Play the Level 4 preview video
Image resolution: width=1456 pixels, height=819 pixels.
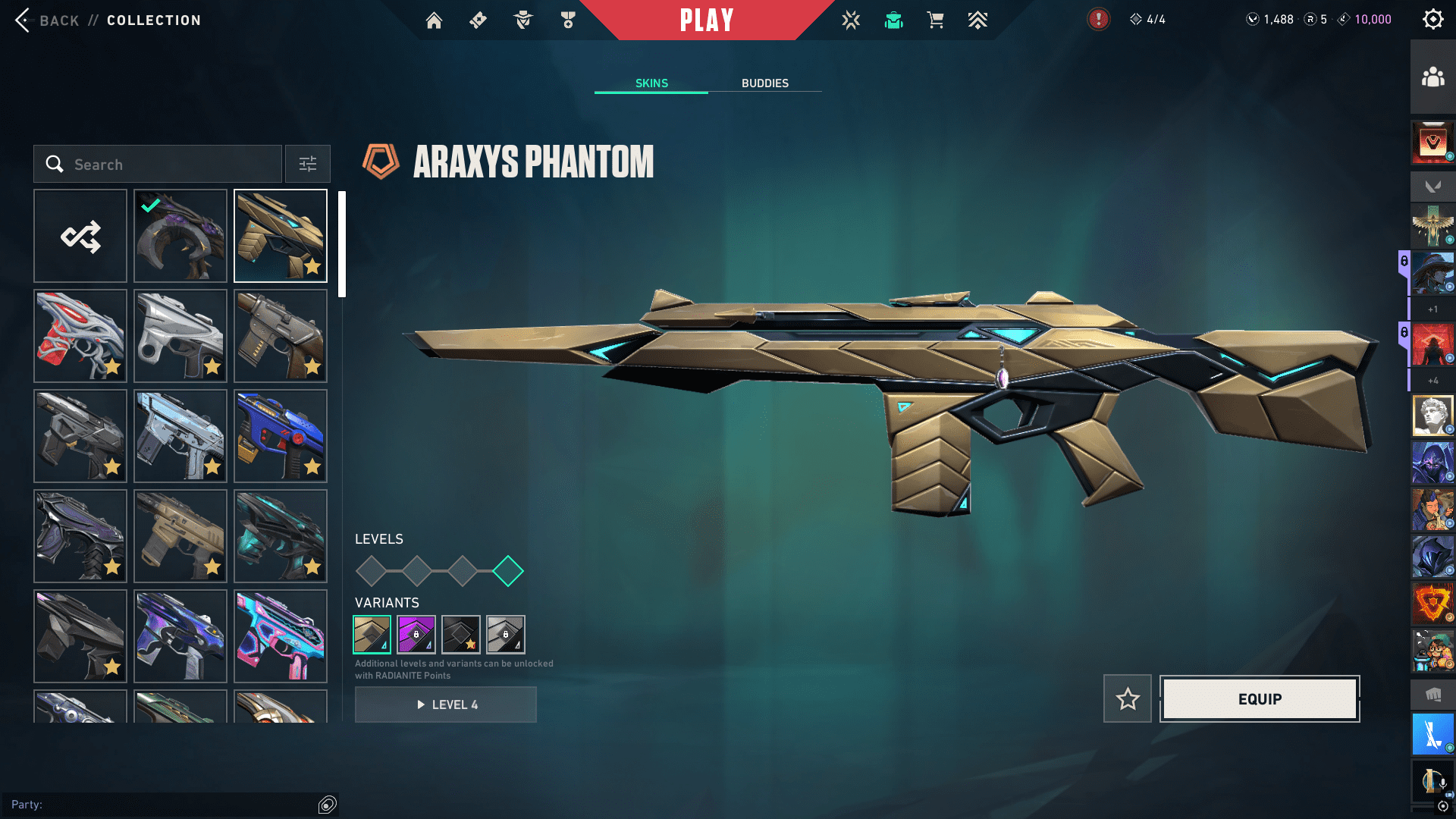tap(446, 704)
